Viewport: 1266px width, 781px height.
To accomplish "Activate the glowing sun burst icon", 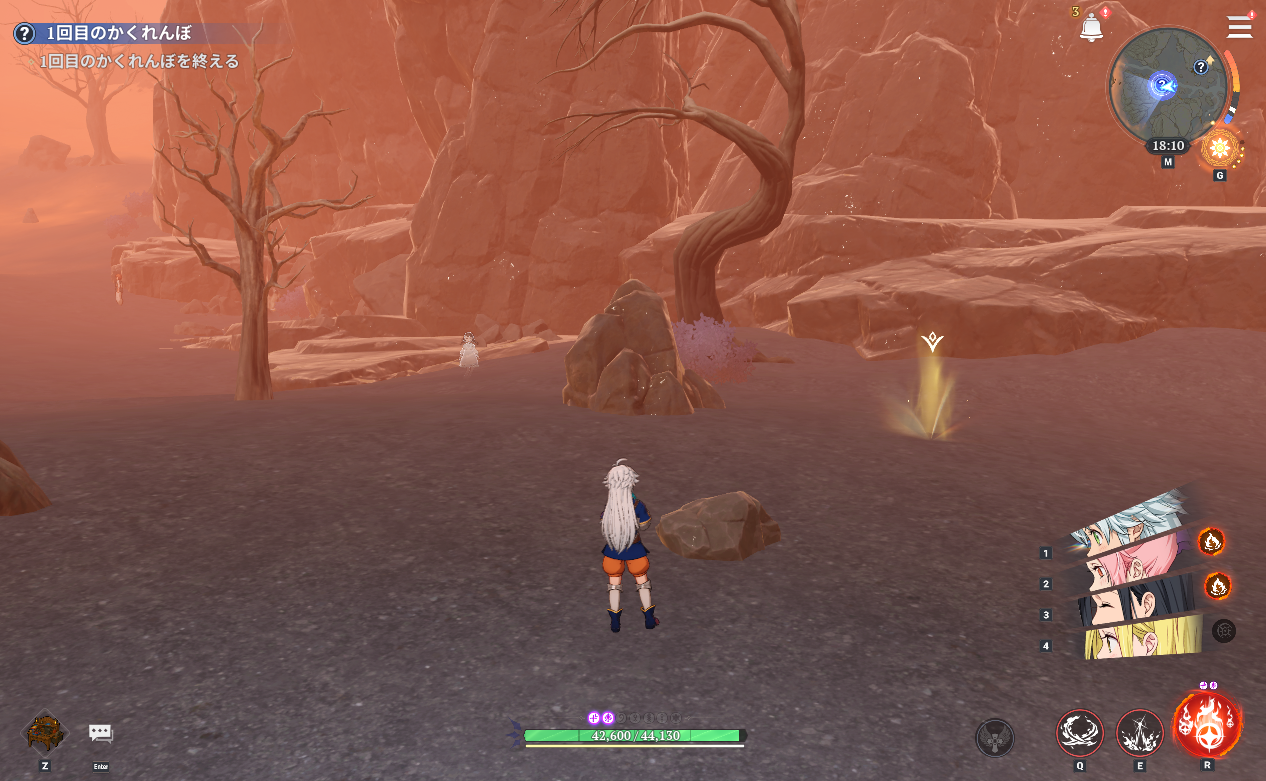I will [1219, 150].
